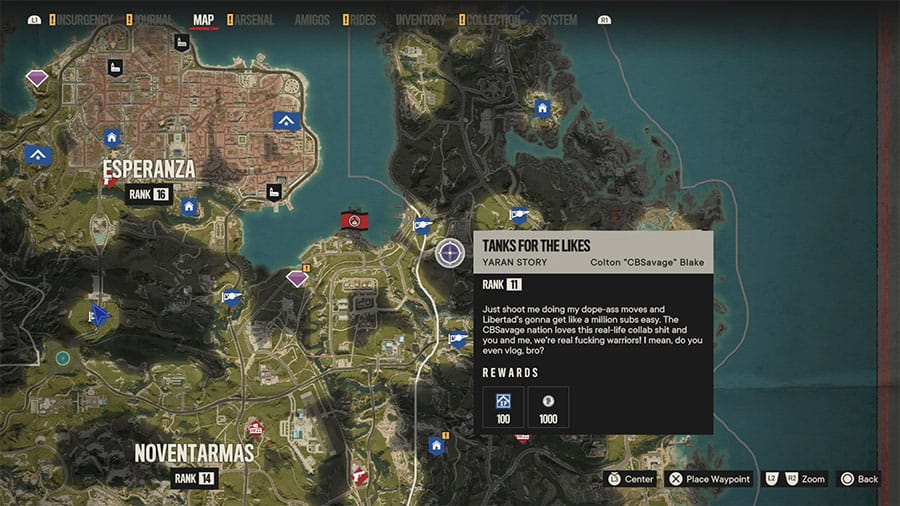Open the Insurgency tab
The height and width of the screenshot is (506, 900).
pos(84,19)
